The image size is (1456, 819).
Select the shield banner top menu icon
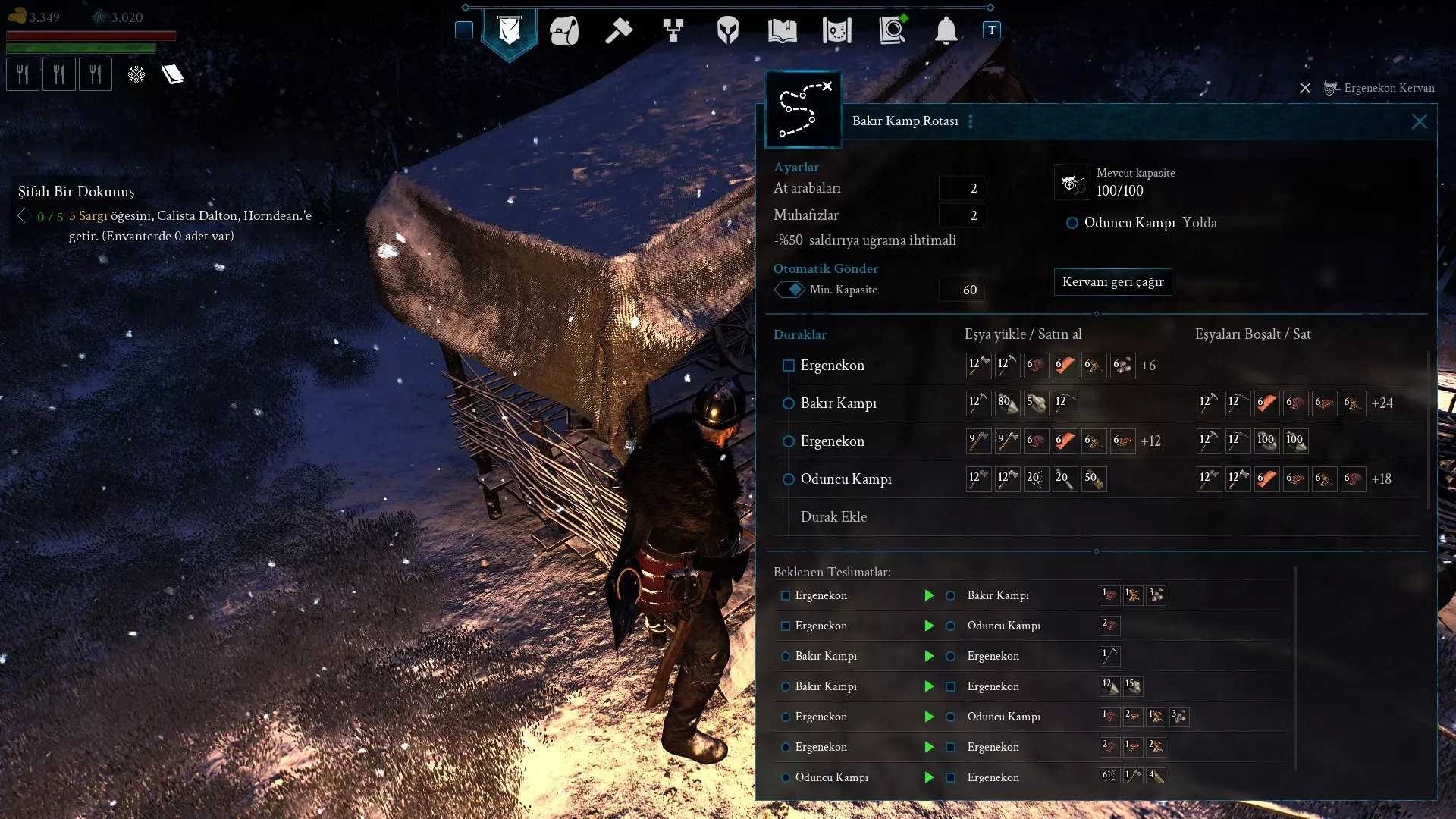point(510,31)
